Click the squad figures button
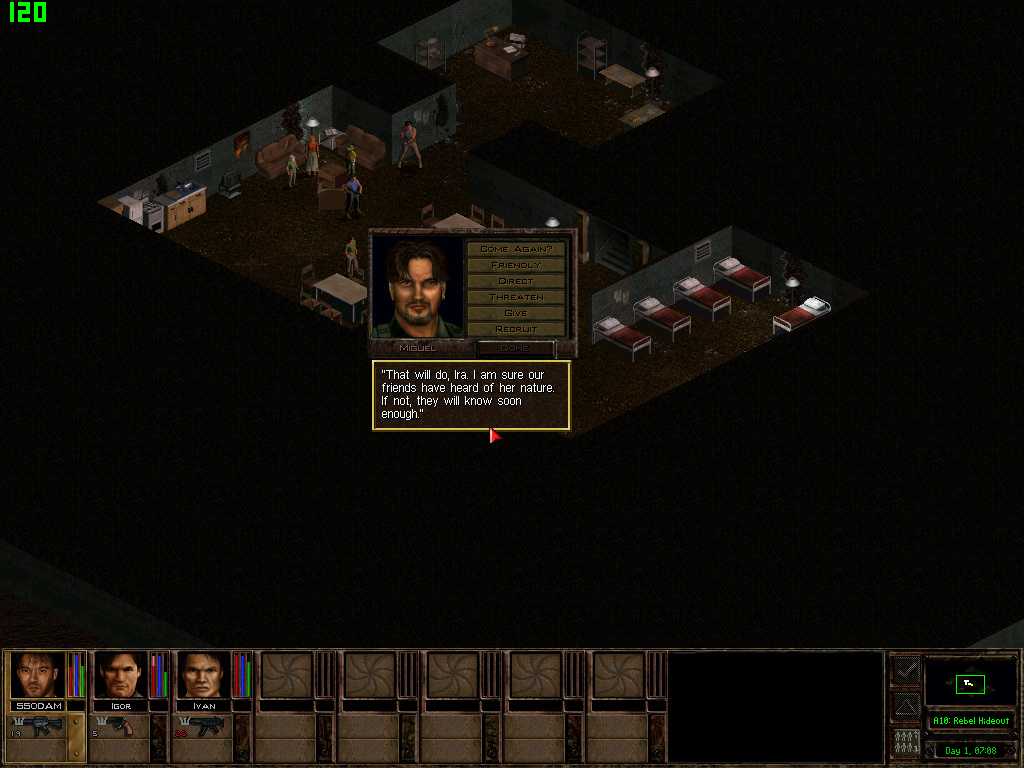The image size is (1024, 768). (905, 743)
